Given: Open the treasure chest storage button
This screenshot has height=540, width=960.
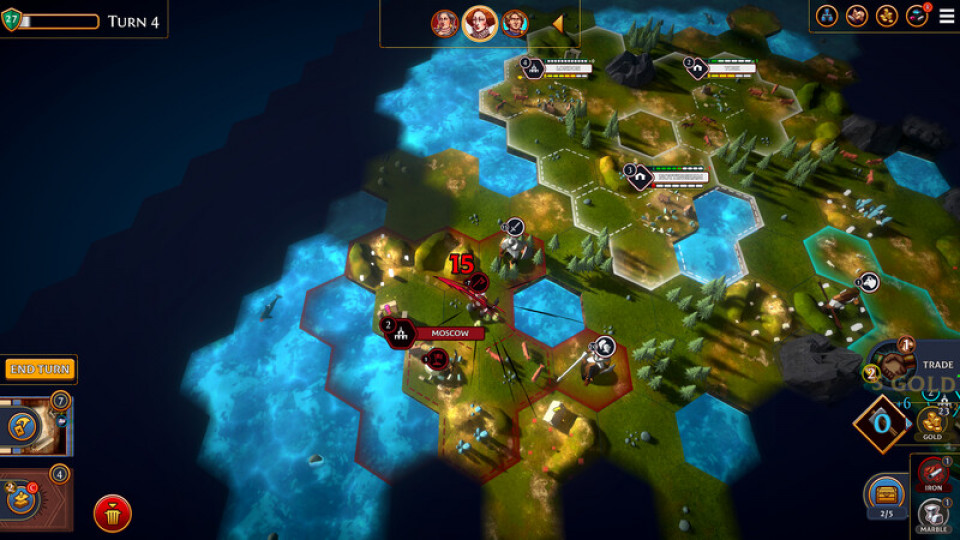Looking at the screenshot, I should pyautogui.click(x=887, y=493).
